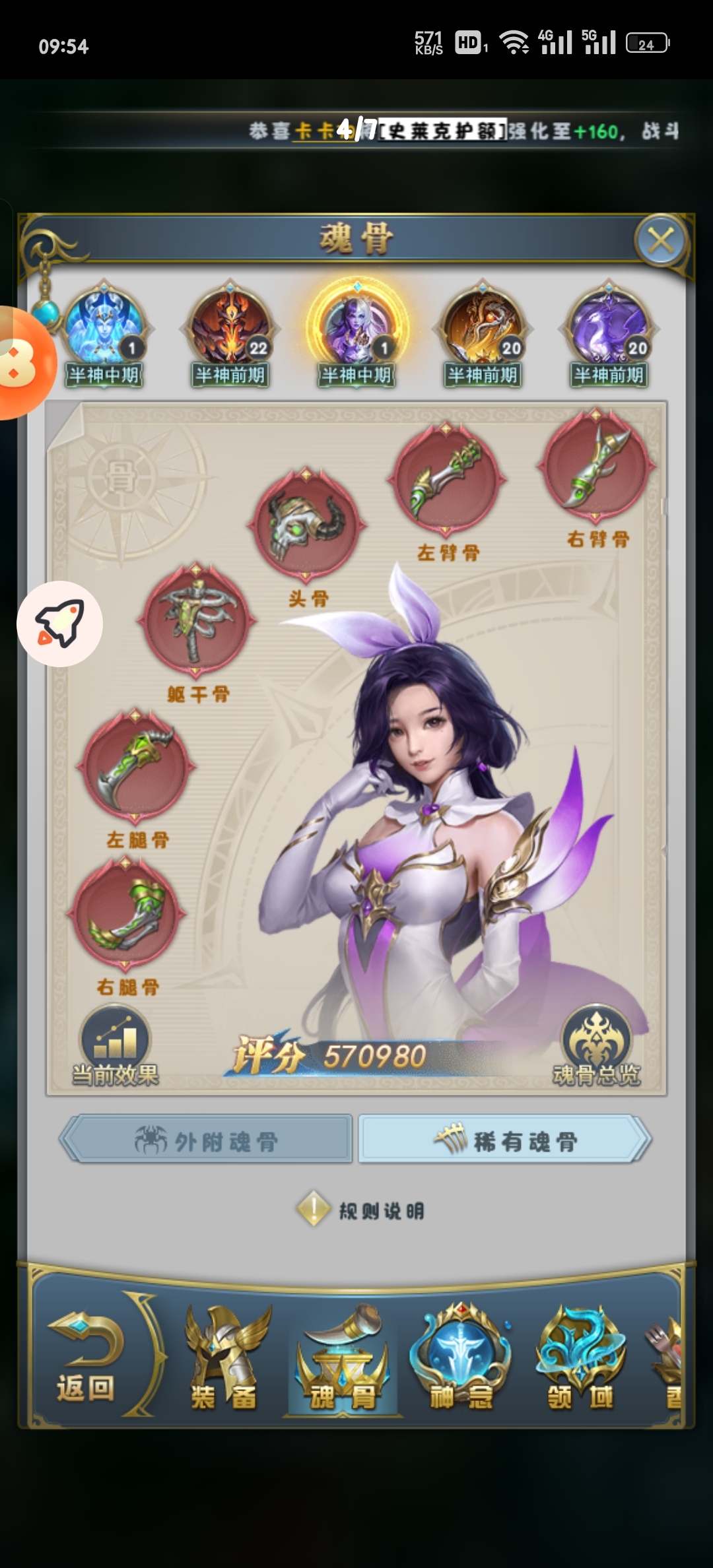
Task: Open the 右腿骨 right leg bone slot
Action: coord(126,915)
